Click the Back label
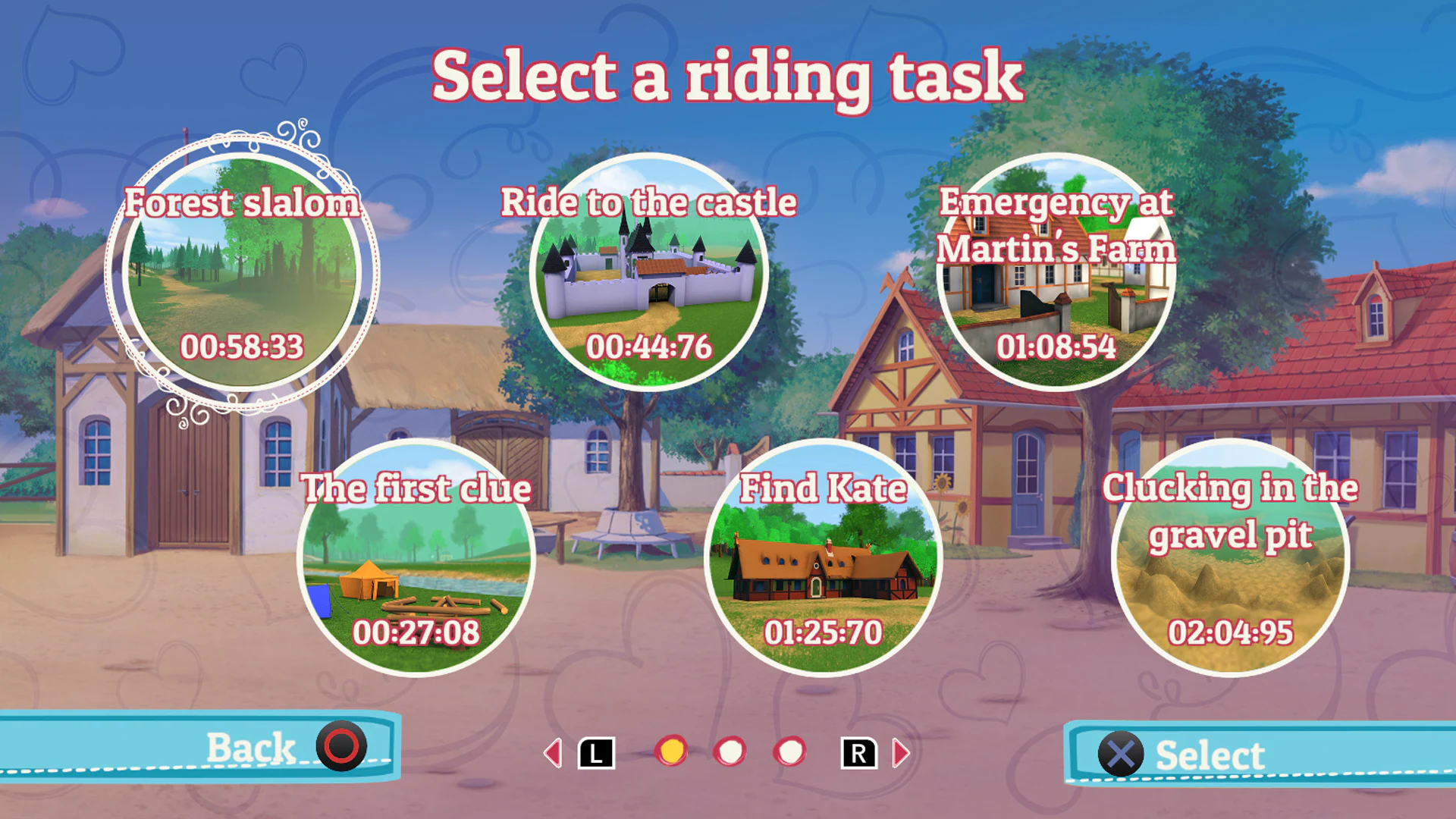Image resolution: width=1456 pixels, height=819 pixels. click(250, 748)
